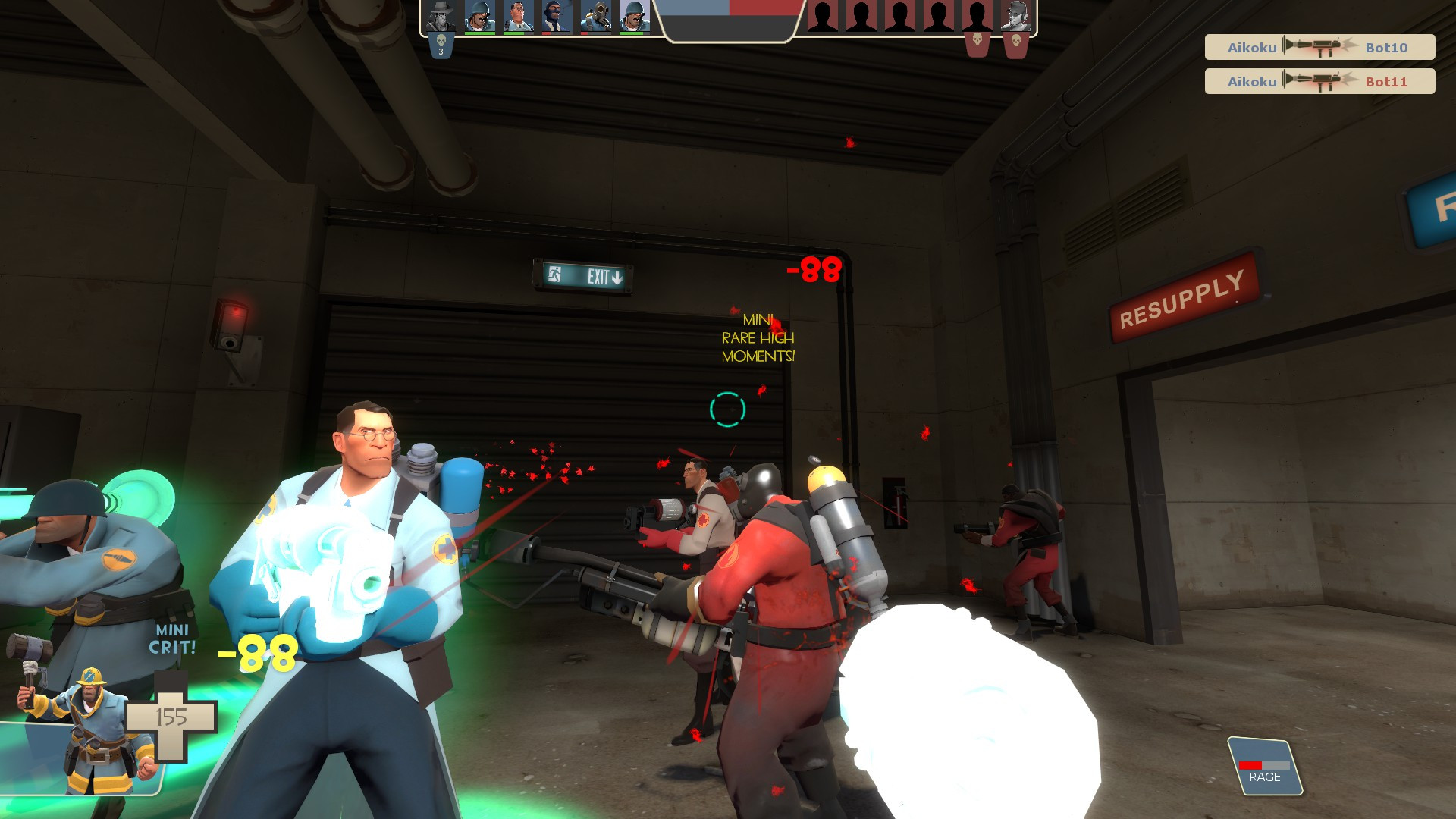Viewport: 1456px width, 819px height.
Task: Click the rocket launcher icon in Bot10 killfeed
Action: (x=1317, y=47)
